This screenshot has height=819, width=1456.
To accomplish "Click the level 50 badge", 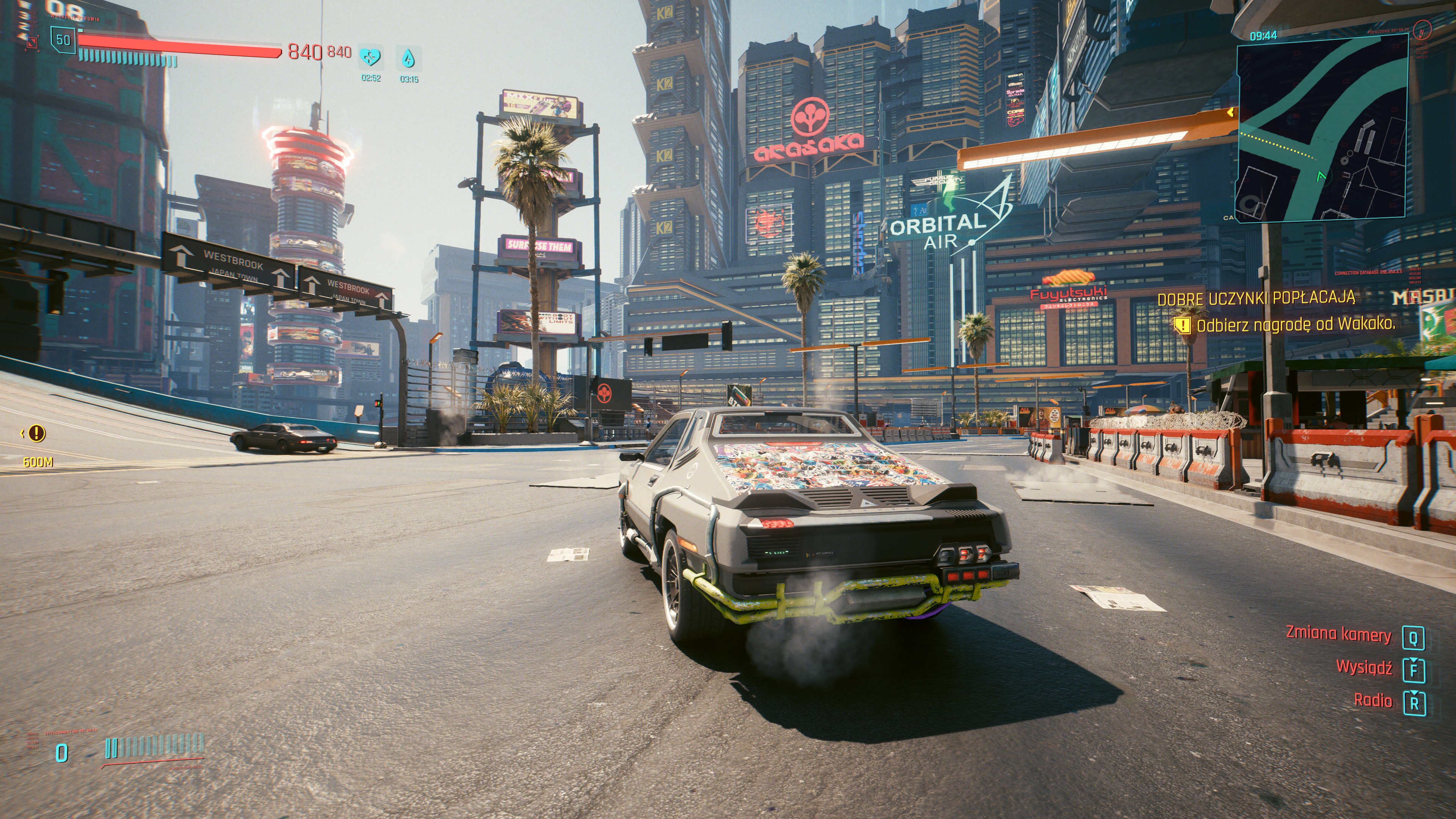I will click(x=63, y=40).
